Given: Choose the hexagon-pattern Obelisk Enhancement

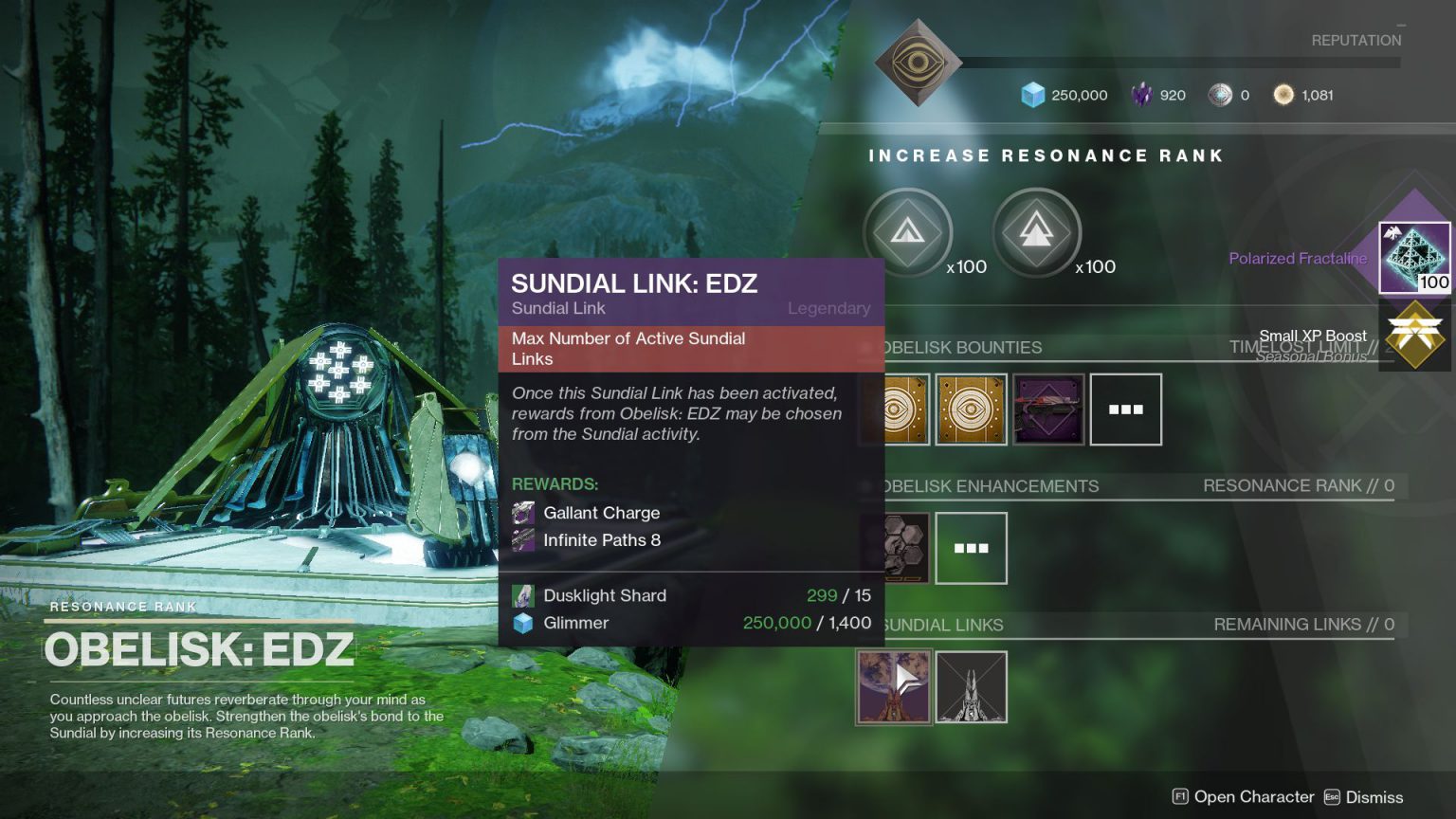Looking at the screenshot, I should click(x=896, y=548).
